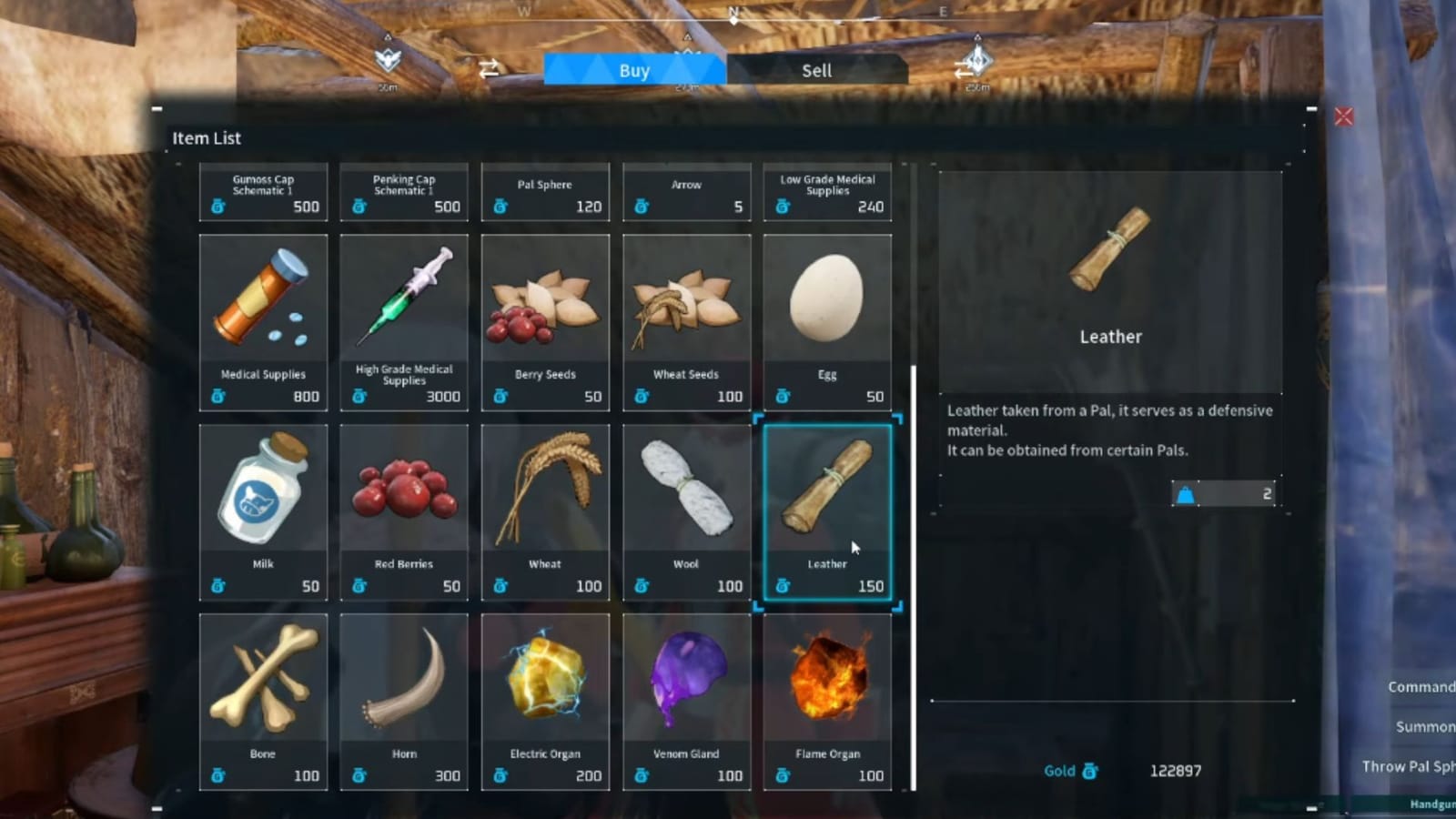Screen dimensions: 1456x819
Task: Select the Pal Sphere item
Action: pyautogui.click(x=545, y=193)
